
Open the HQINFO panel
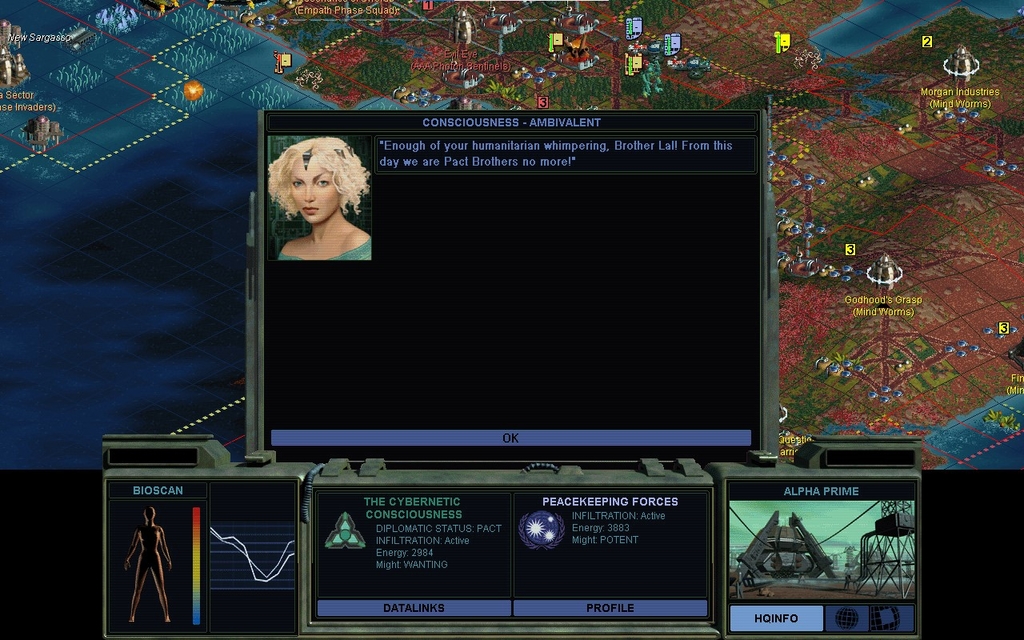pyautogui.click(x=775, y=618)
